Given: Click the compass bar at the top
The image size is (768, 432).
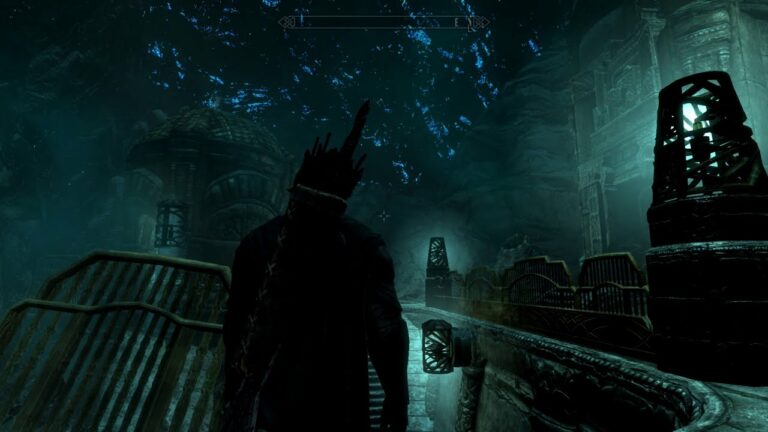Looking at the screenshot, I should point(384,22).
